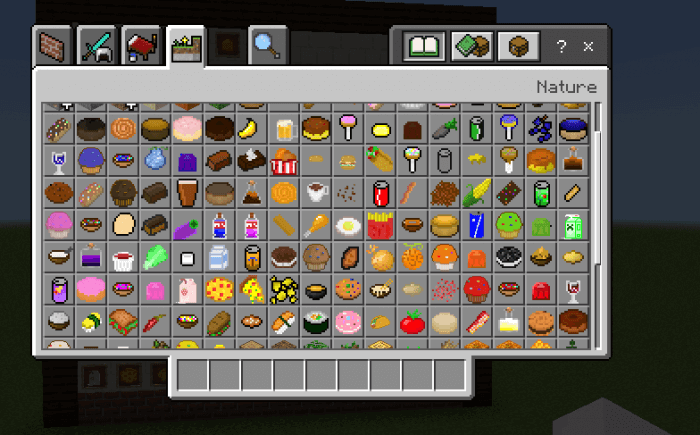Image resolution: width=700 pixels, height=435 pixels.
Task: Click the question mark help button
Action: tap(562, 47)
